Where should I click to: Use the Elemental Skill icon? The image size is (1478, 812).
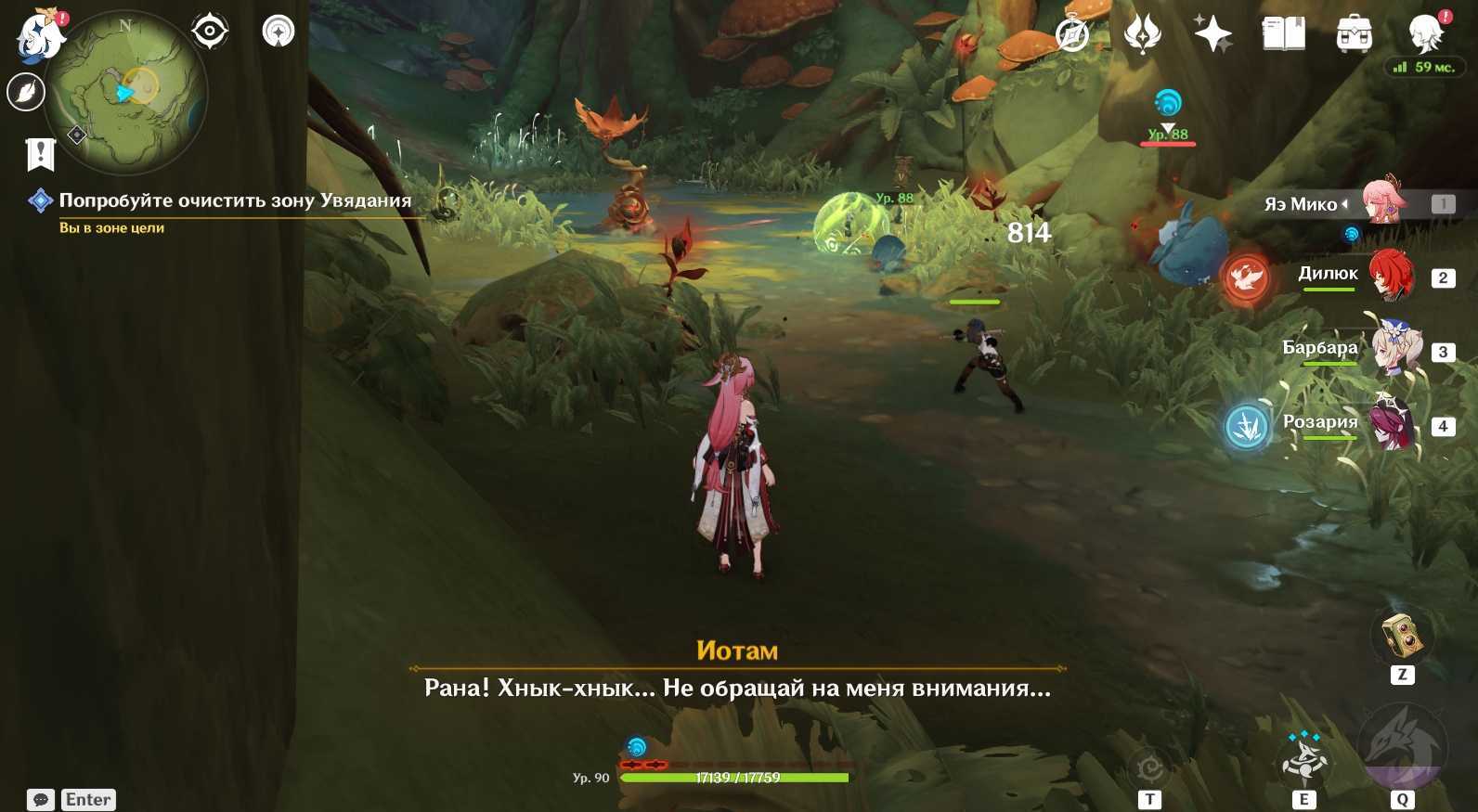1303,759
